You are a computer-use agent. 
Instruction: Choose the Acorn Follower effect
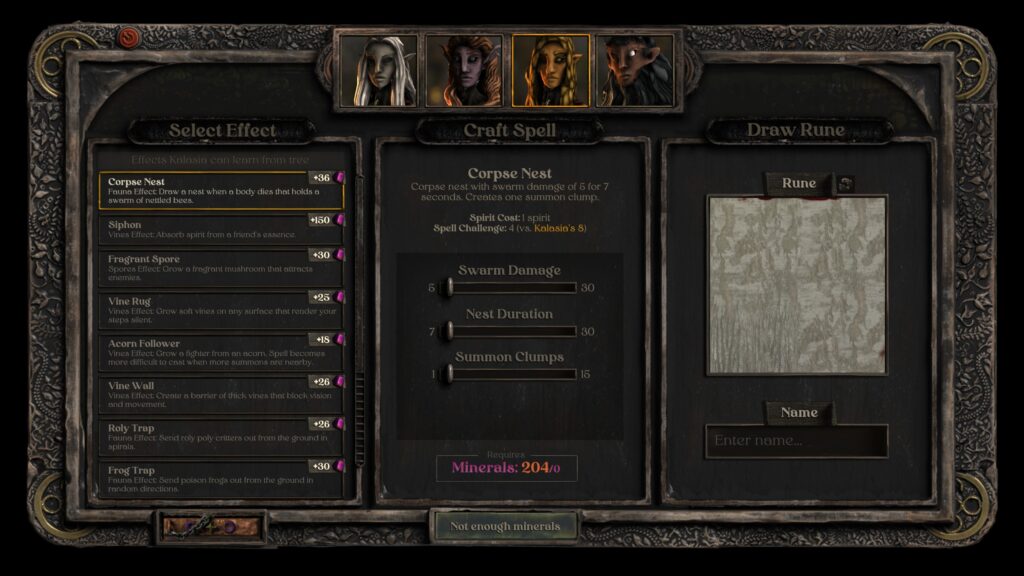pos(220,349)
